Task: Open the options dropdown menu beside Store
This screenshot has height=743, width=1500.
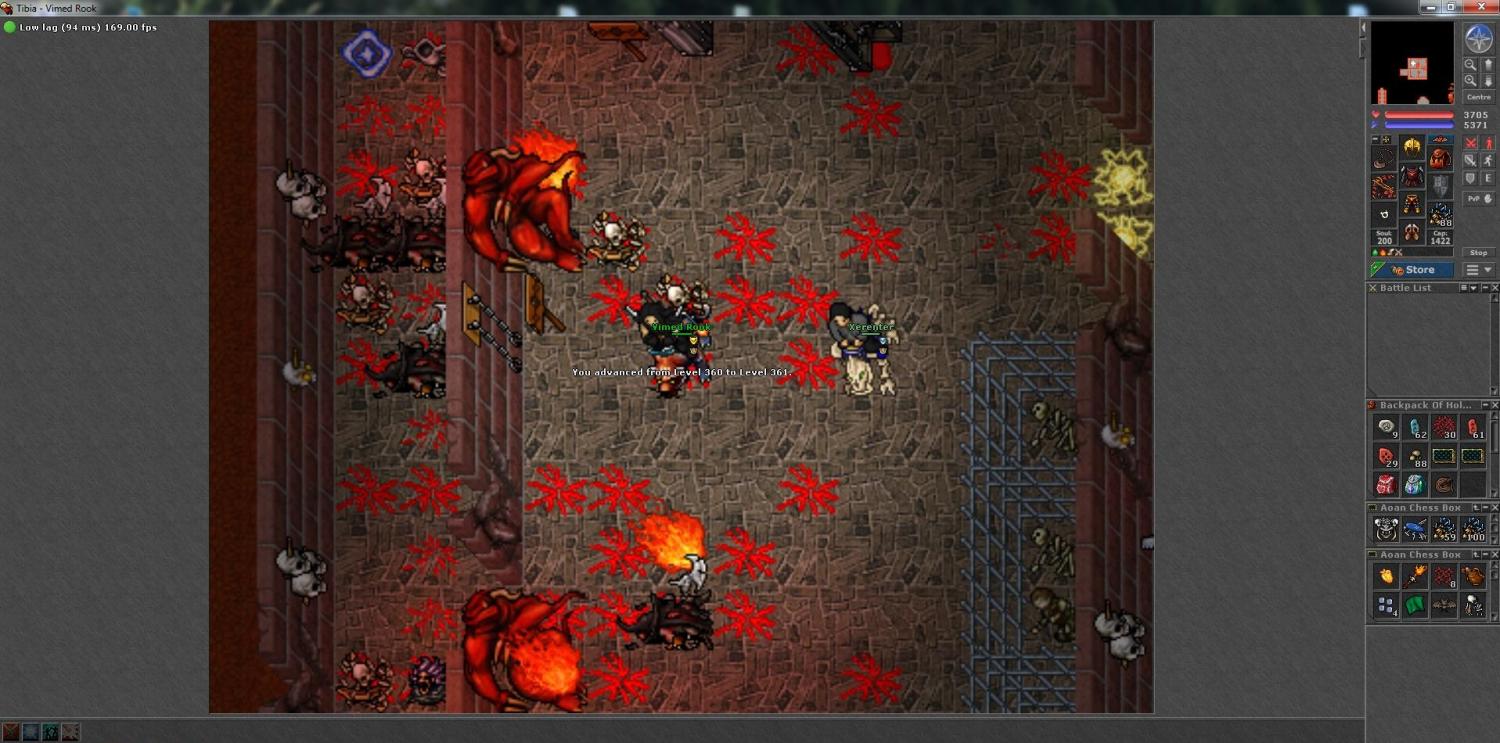Action: [x=1479, y=270]
